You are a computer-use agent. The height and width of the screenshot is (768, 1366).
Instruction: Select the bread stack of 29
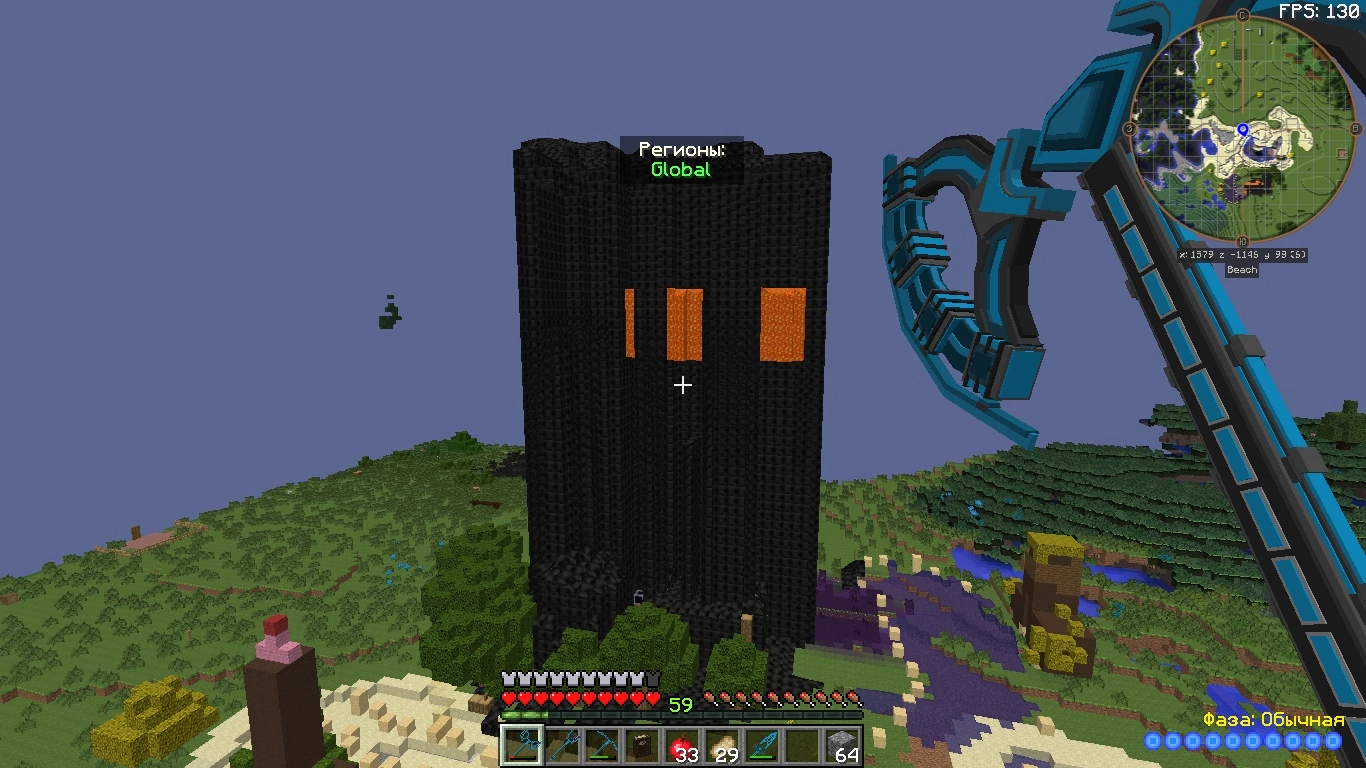tap(722, 745)
